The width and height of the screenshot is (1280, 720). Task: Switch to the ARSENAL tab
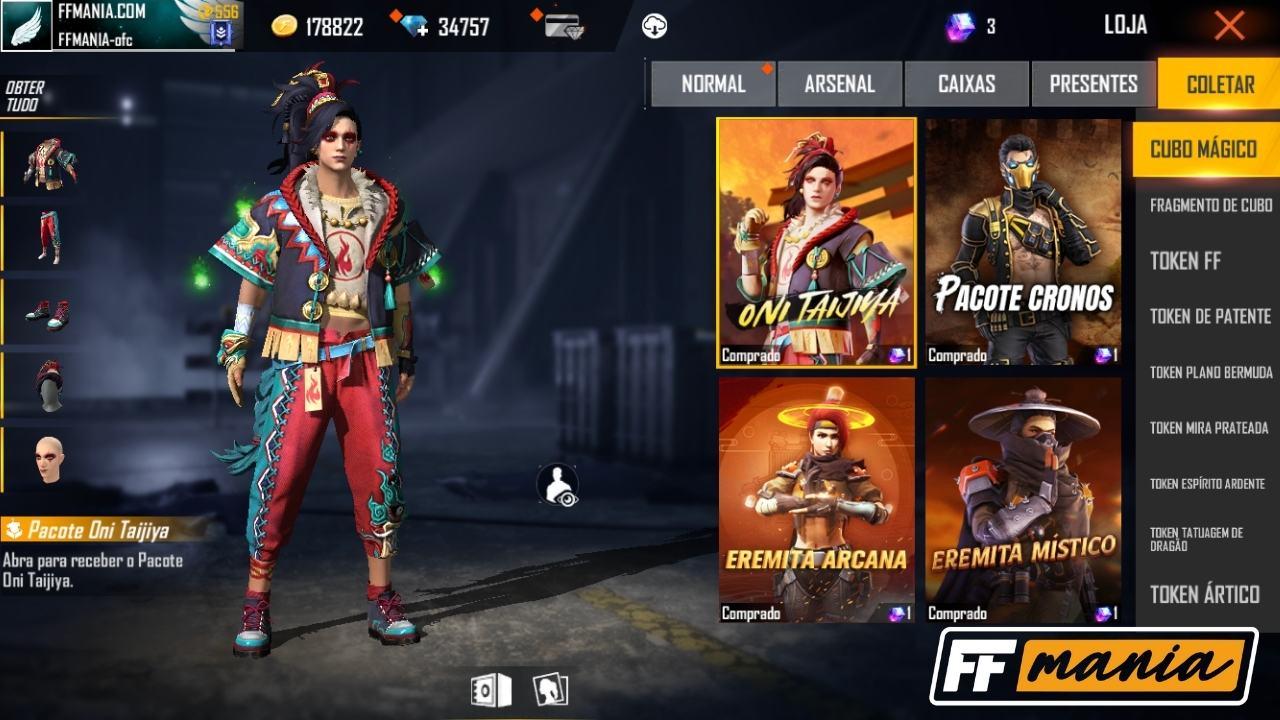[840, 84]
